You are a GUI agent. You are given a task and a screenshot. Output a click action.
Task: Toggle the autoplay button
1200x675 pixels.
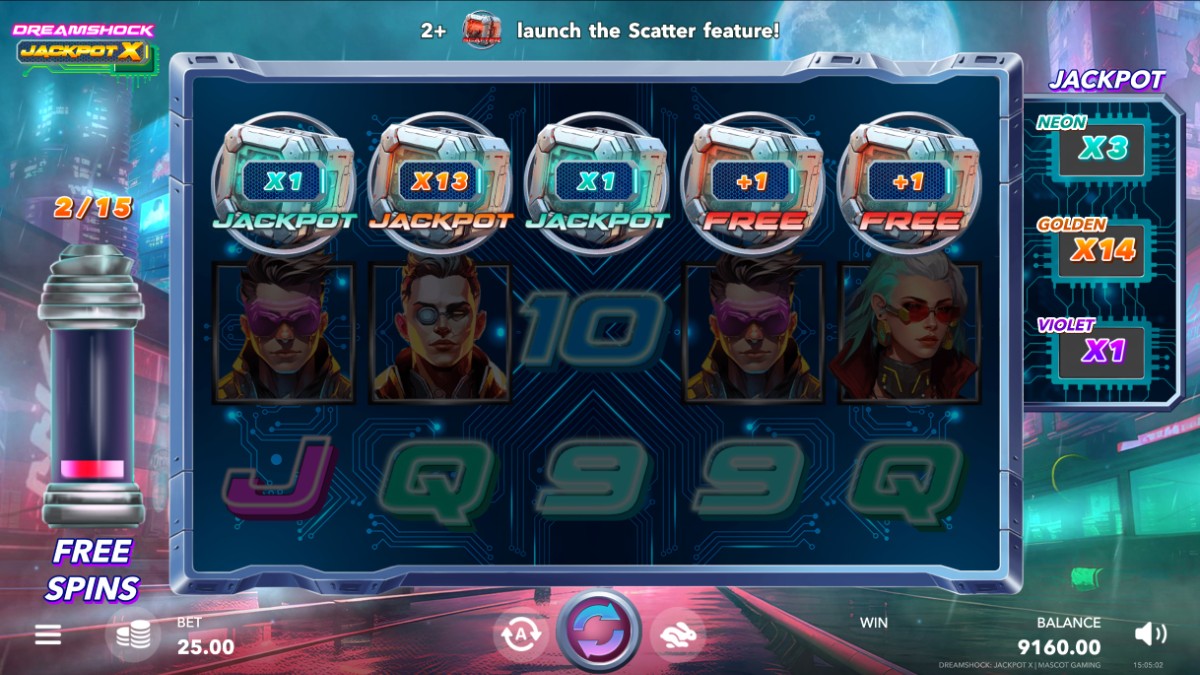[x=520, y=635]
